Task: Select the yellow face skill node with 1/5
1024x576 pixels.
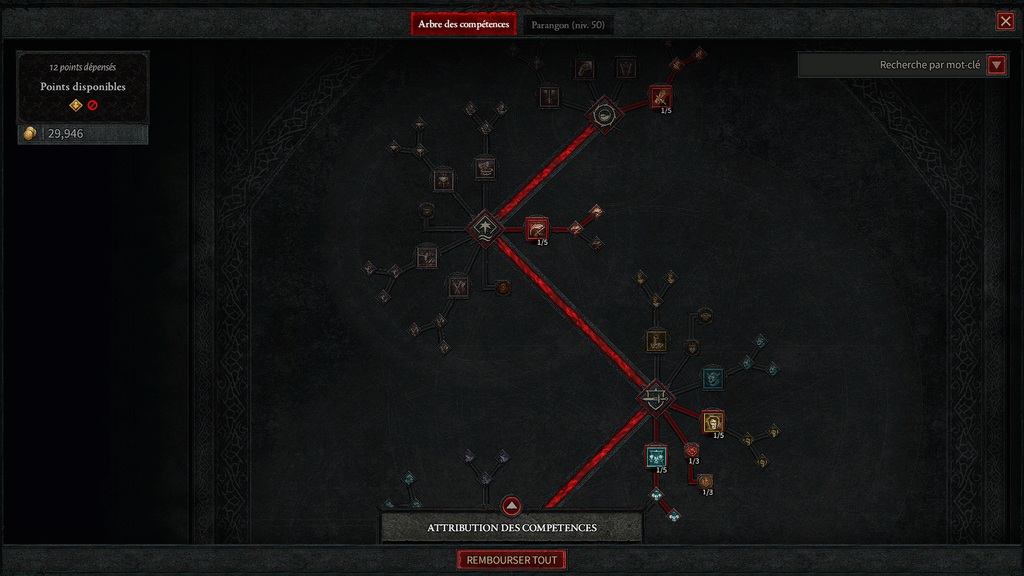Action: pyautogui.click(x=712, y=423)
